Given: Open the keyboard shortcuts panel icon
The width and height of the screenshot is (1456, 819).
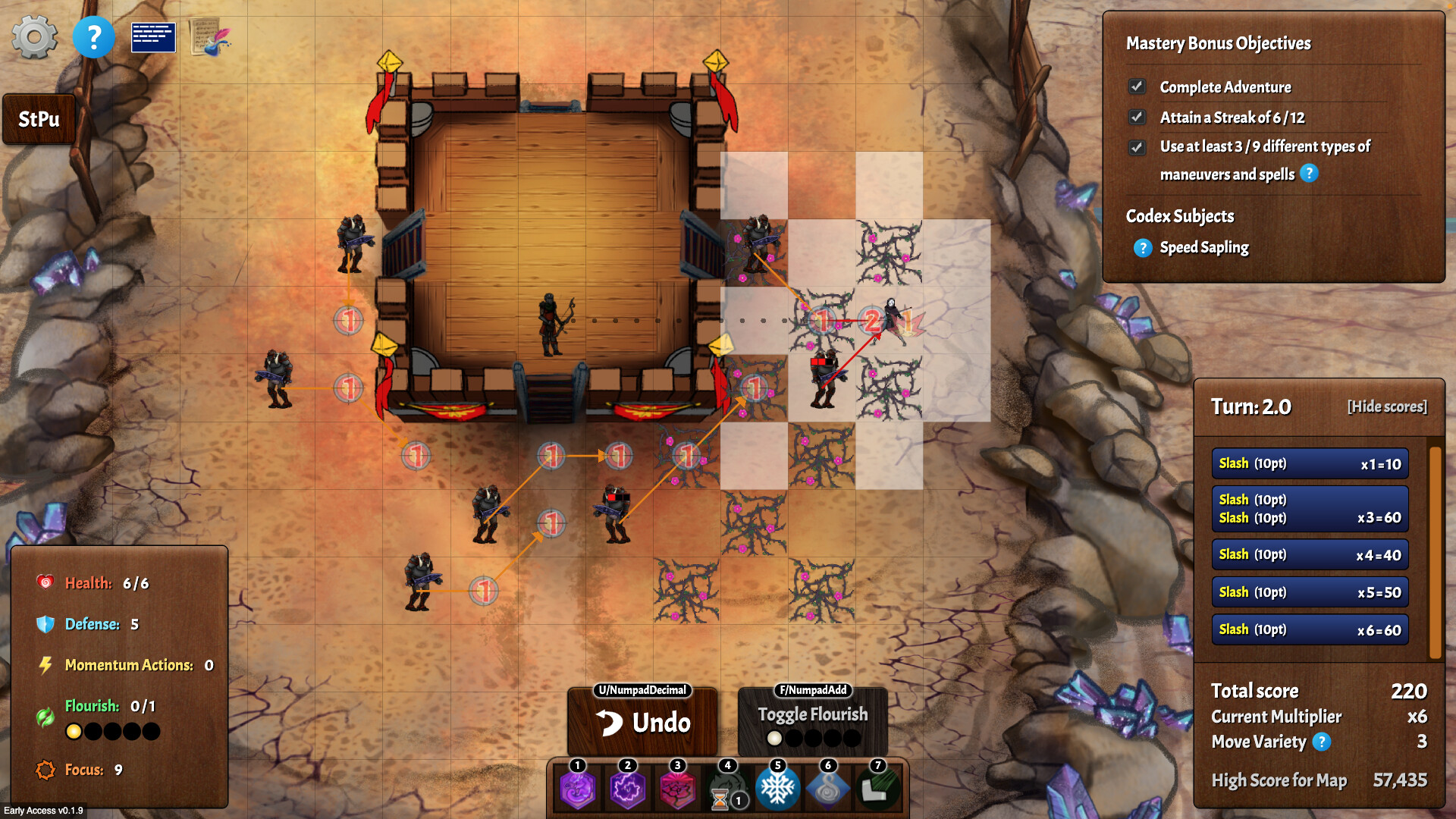Looking at the screenshot, I should [x=153, y=36].
